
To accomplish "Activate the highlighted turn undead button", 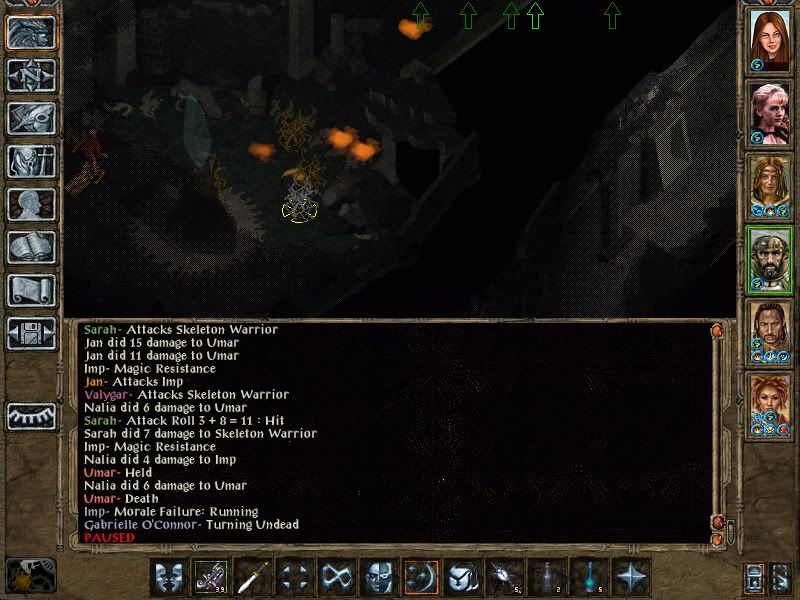I will [x=422, y=577].
